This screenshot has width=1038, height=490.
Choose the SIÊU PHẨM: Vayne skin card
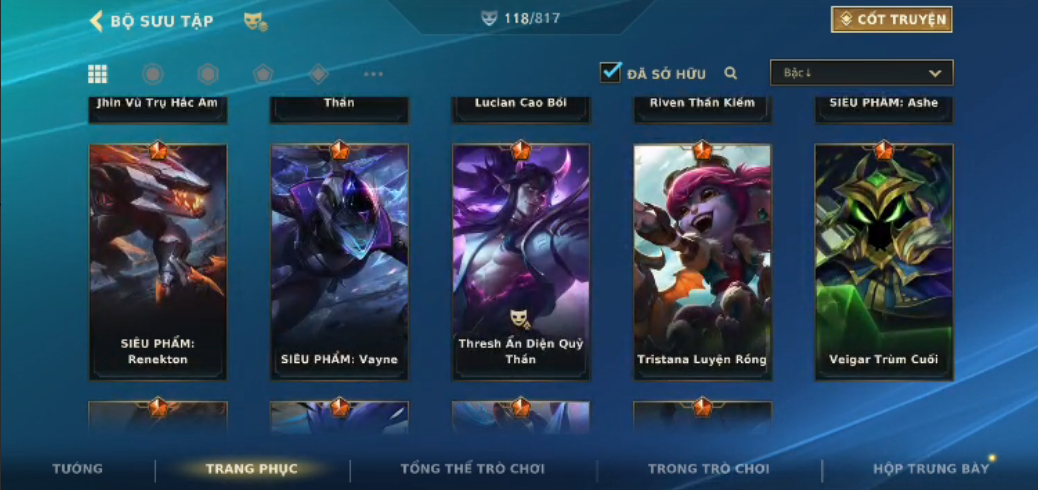coord(339,261)
